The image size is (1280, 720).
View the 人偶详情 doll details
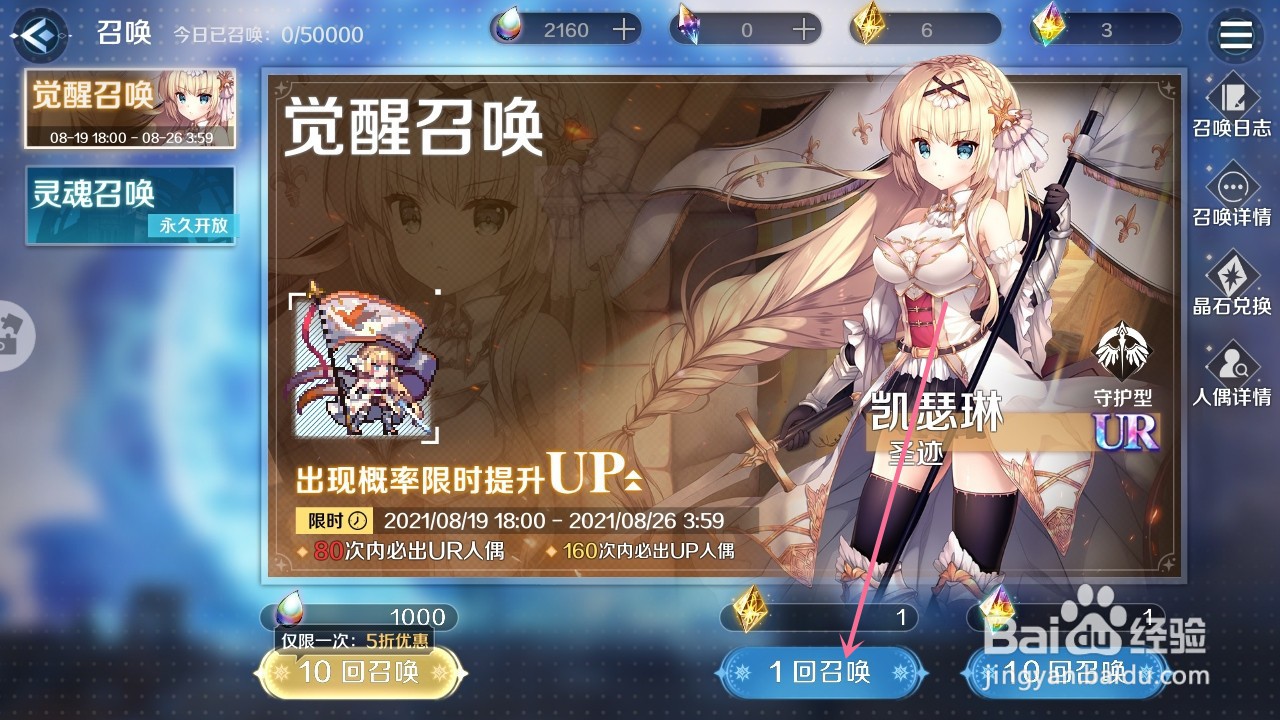click(1232, 375)
